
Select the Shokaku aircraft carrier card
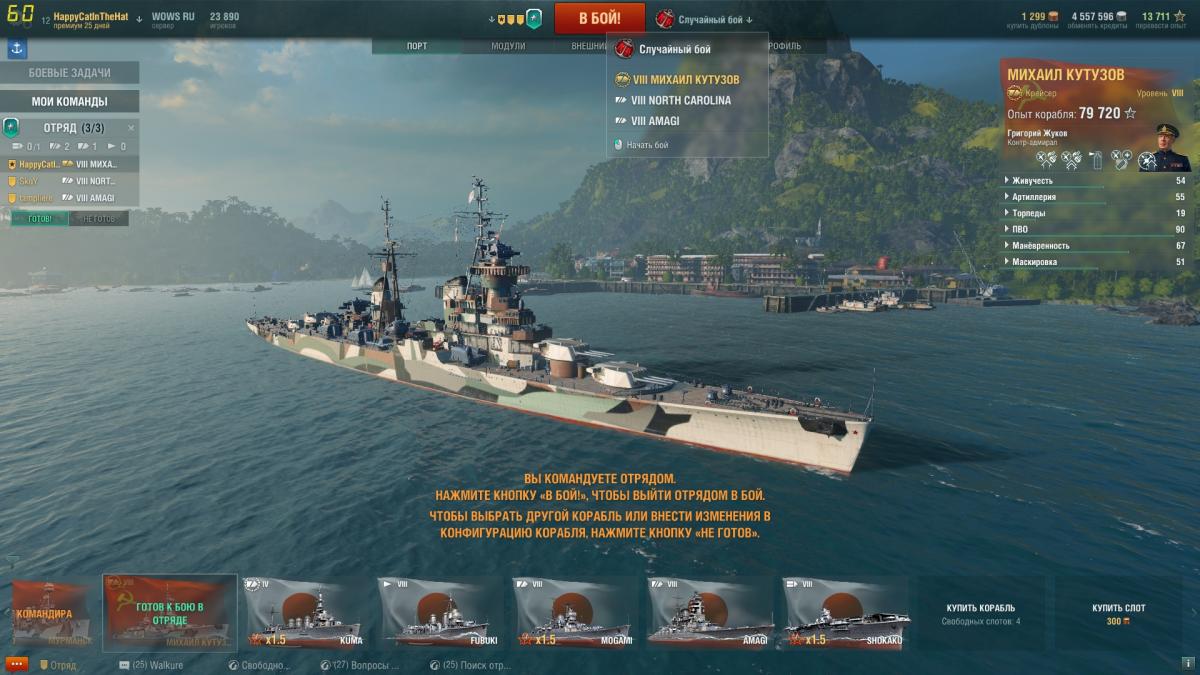click(842, 613)
